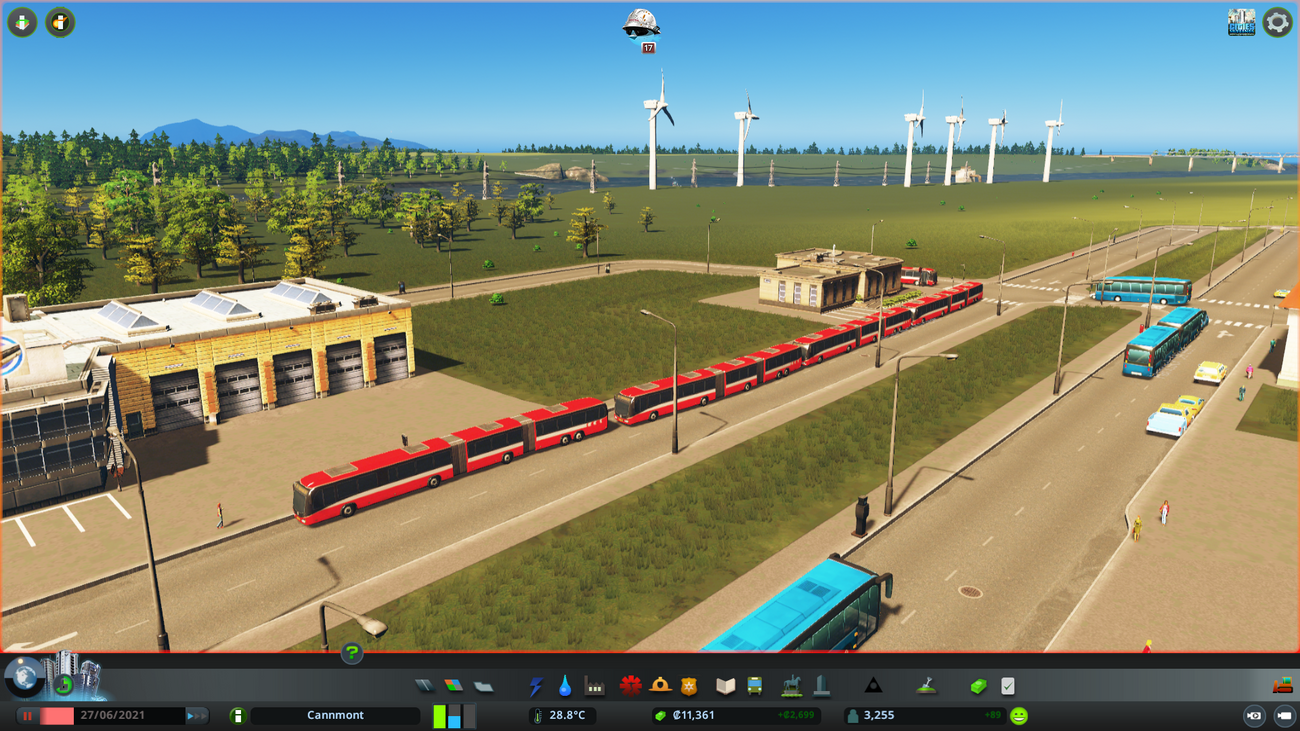Open the zoning tool
The height and width of the screenshot is (731, 1300).
[x=454, y=686]
